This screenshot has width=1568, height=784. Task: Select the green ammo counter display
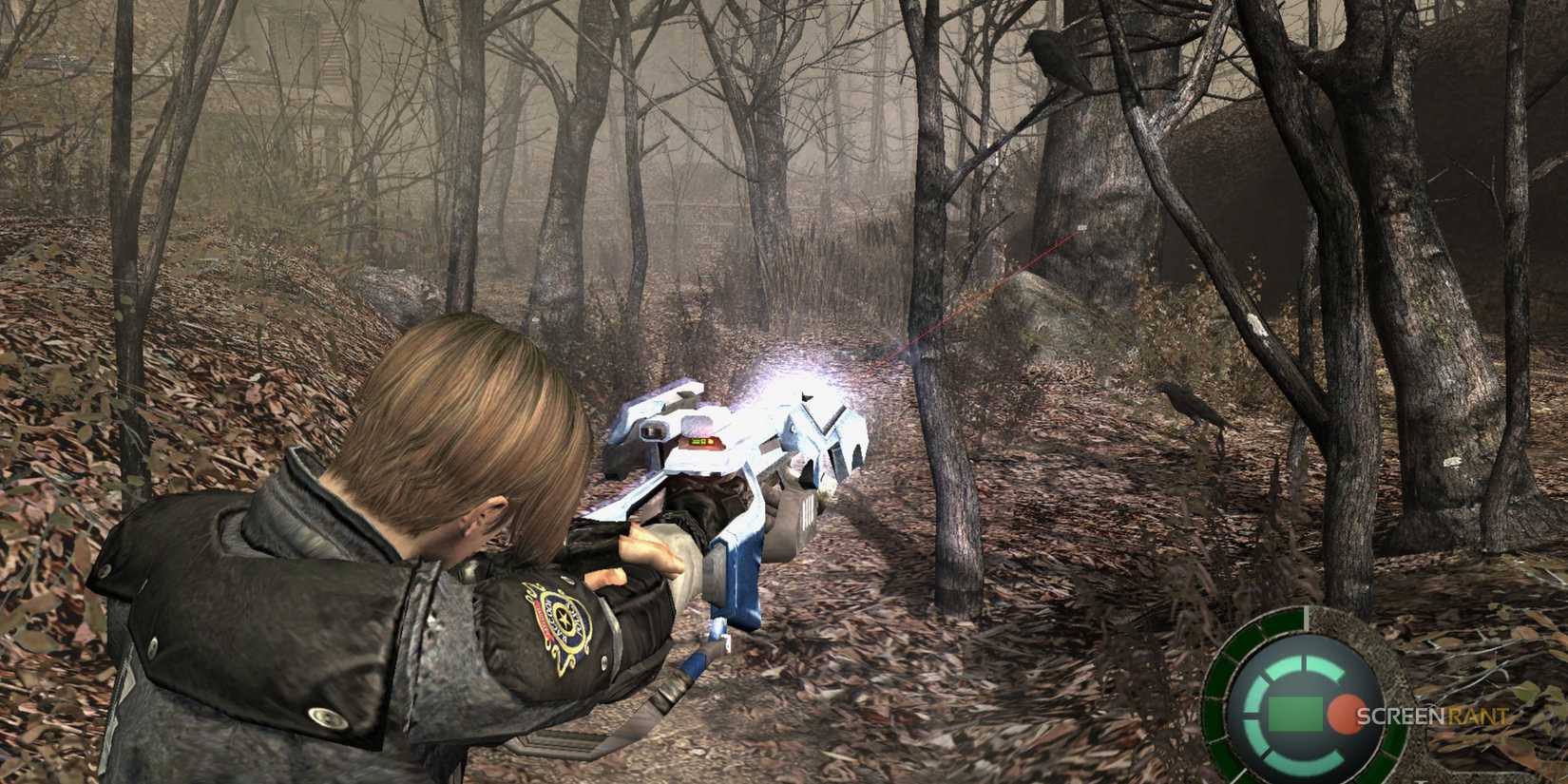pos(1294,714)
